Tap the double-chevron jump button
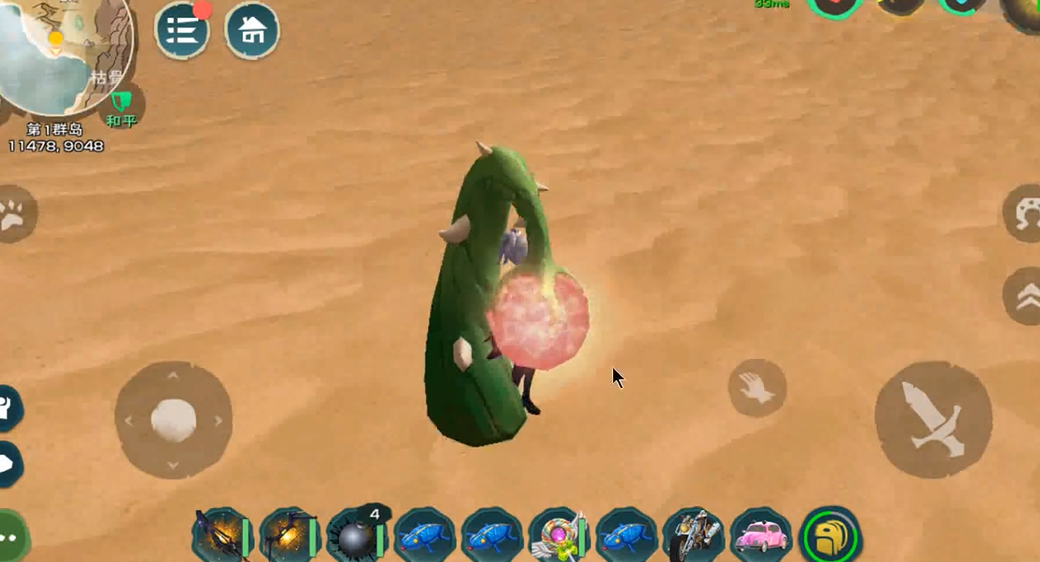1040x562 pixels. [x=1025, y=296]
